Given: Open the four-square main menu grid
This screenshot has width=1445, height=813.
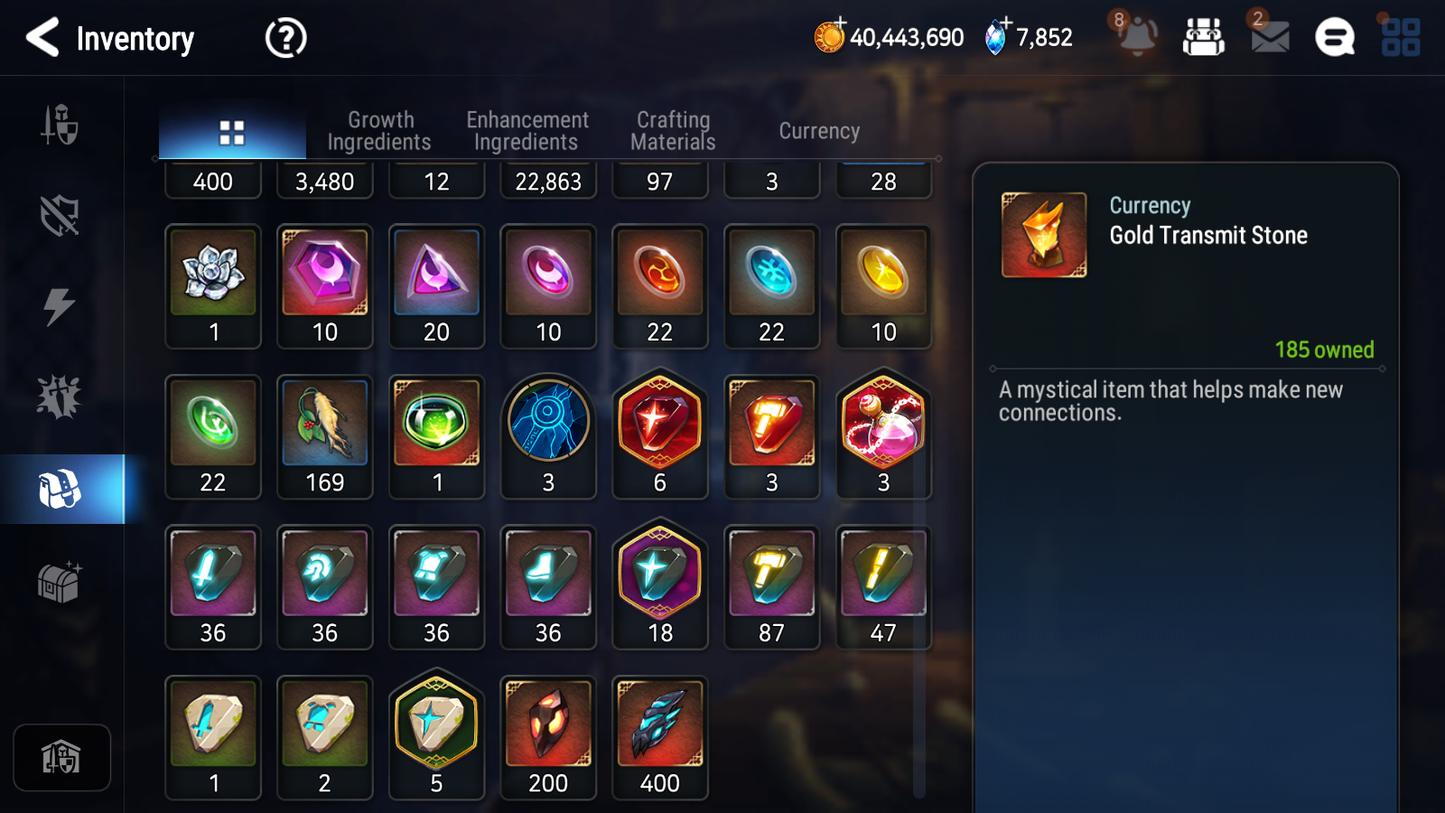Looking at the screenshot, I should [x=1400, y=38].
